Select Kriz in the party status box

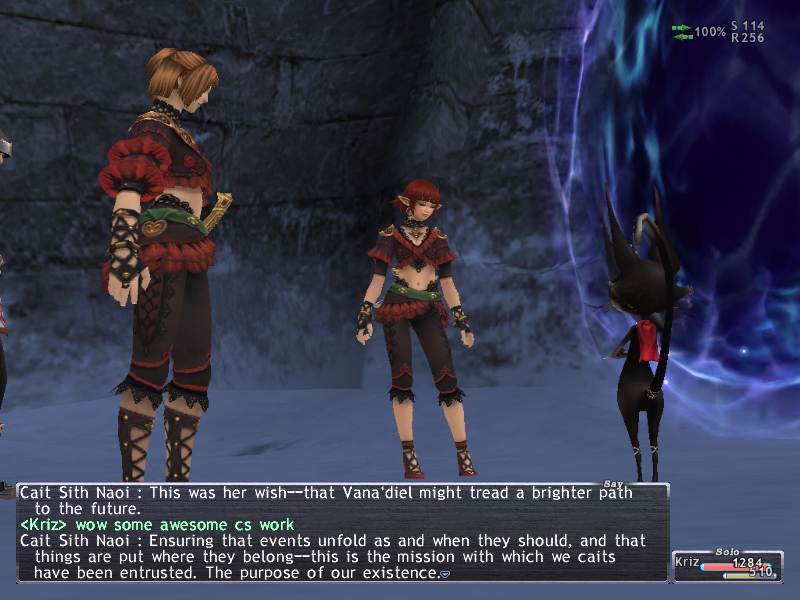pyautogui.click(x=687, y=563)
